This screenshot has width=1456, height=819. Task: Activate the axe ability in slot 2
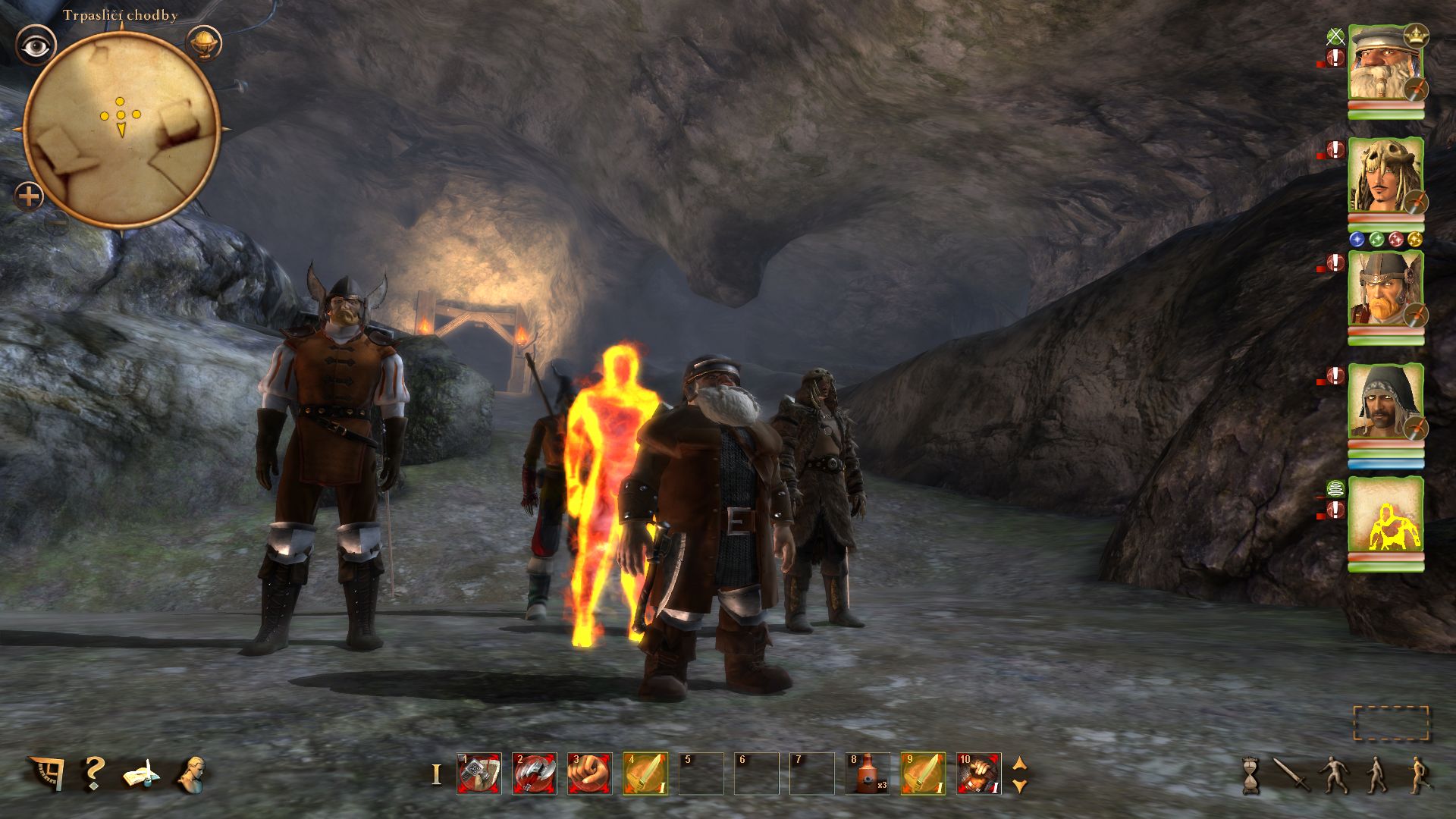(535, 773)
